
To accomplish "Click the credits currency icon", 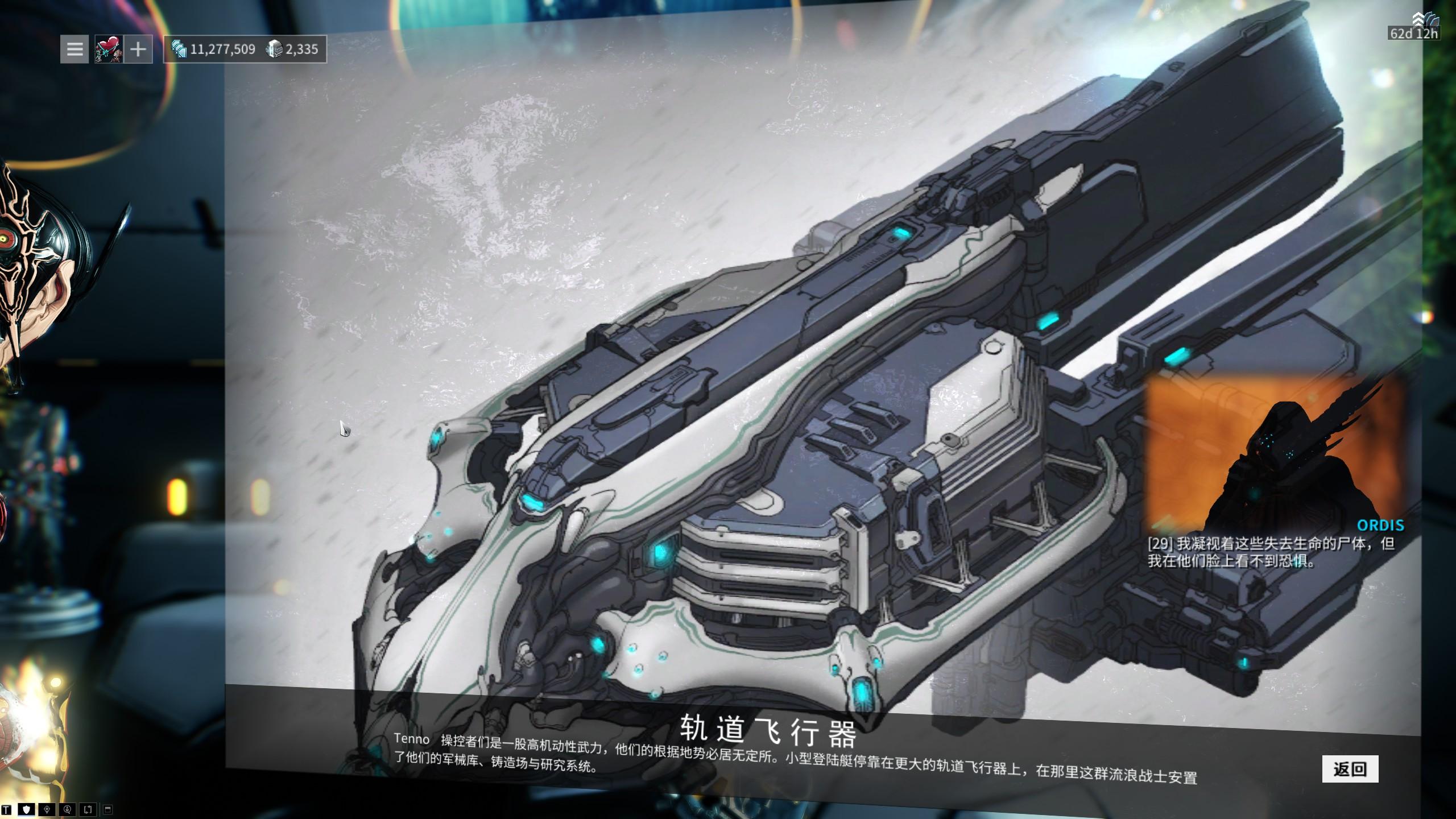I will click(x=180, y=49).
